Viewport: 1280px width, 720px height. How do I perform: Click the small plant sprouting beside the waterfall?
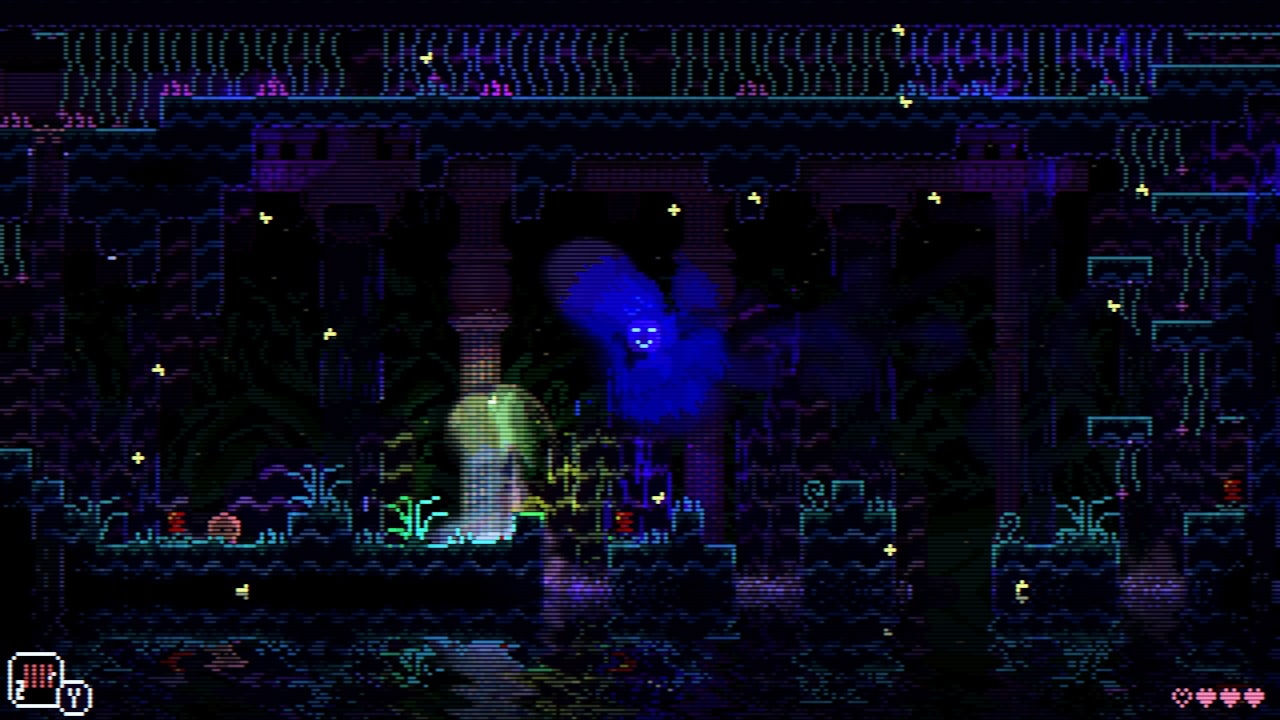tap(412, 512)
